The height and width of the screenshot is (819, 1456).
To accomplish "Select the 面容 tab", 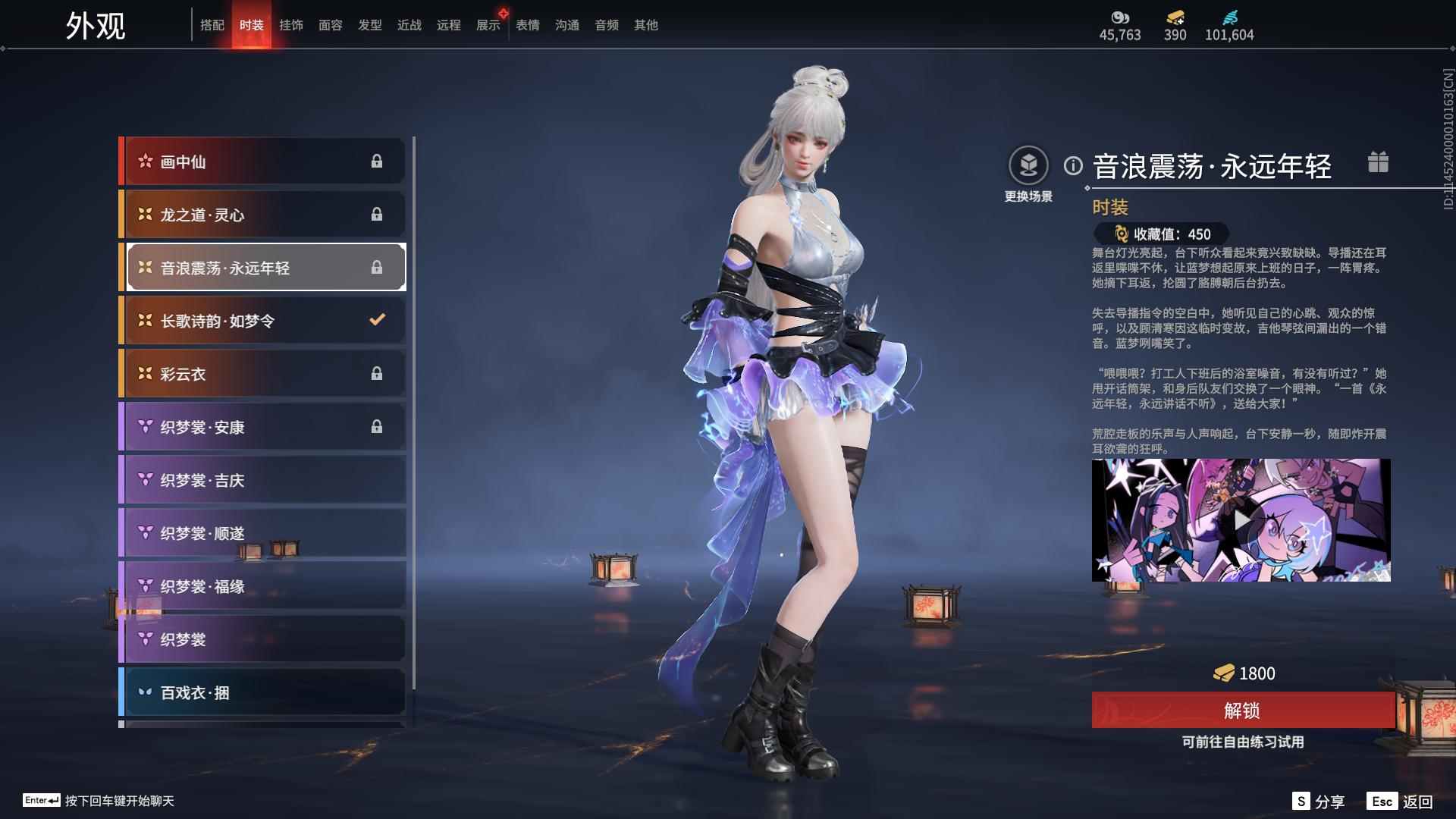I will (331, 25).
